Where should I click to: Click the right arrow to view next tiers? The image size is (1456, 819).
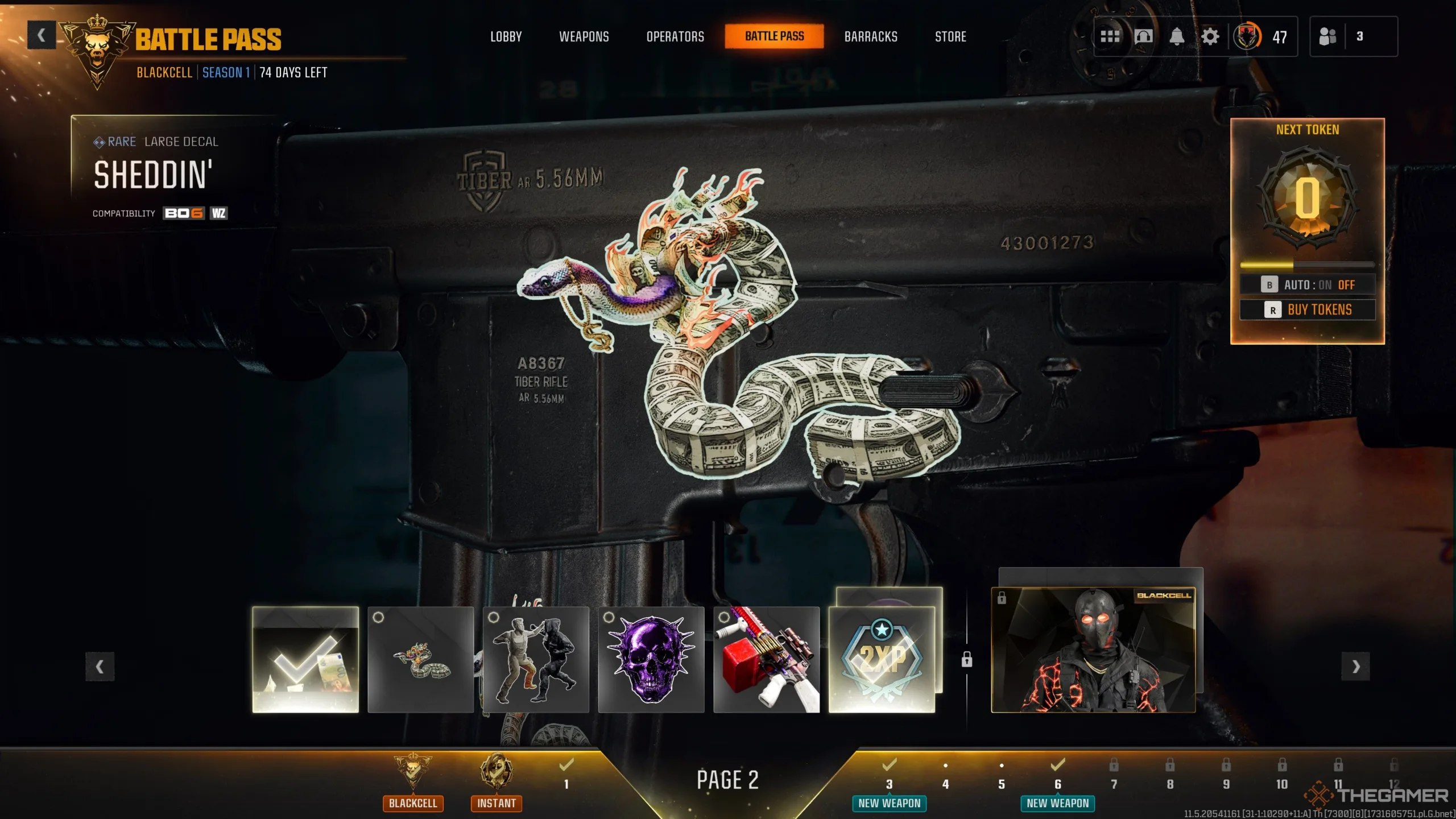click(1356, 665)
